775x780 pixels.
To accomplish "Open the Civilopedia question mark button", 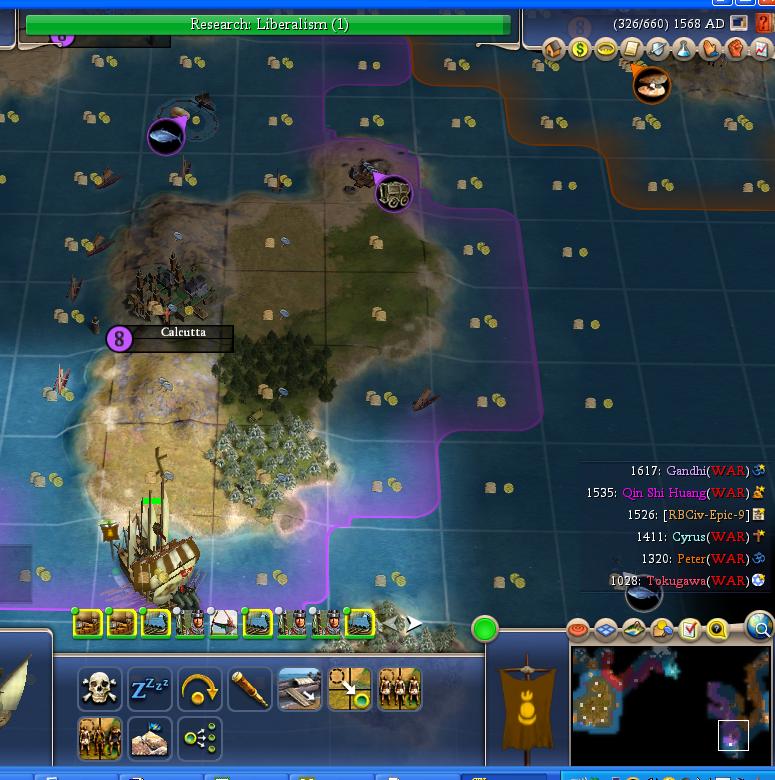I will [765, 24].
